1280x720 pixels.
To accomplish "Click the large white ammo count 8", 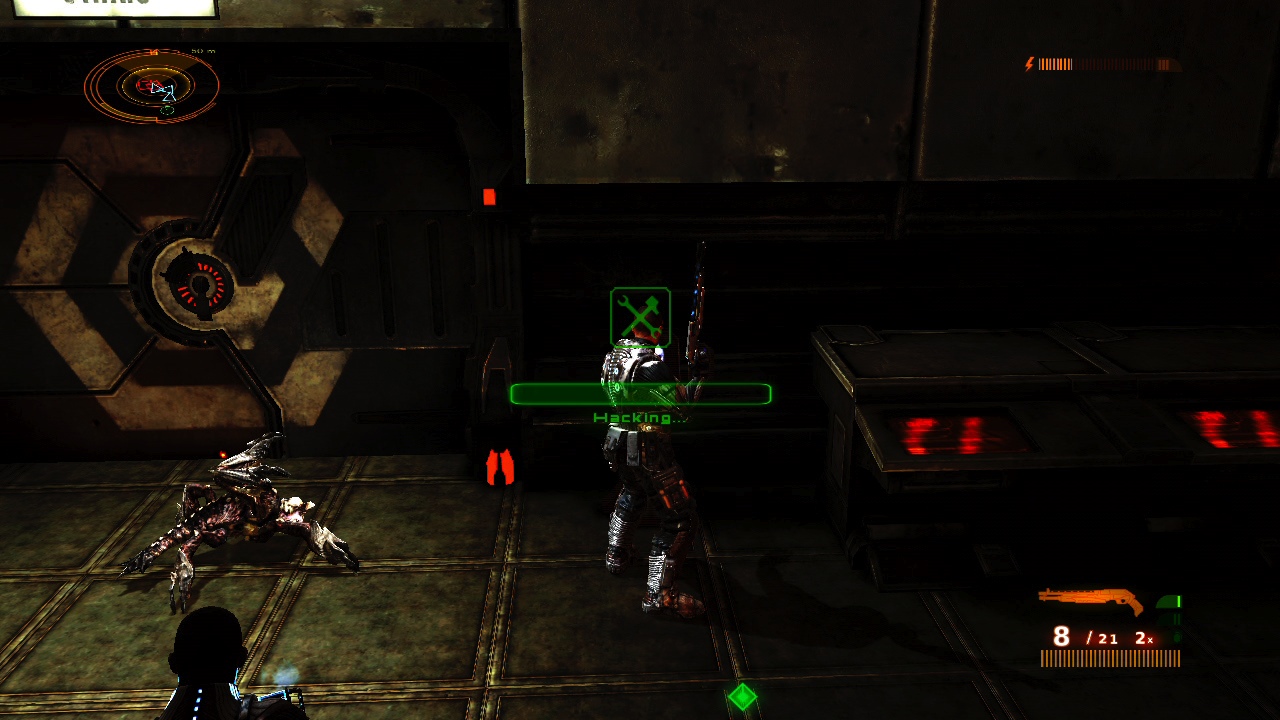I will pyautogui.click(x=1061, y=636).
